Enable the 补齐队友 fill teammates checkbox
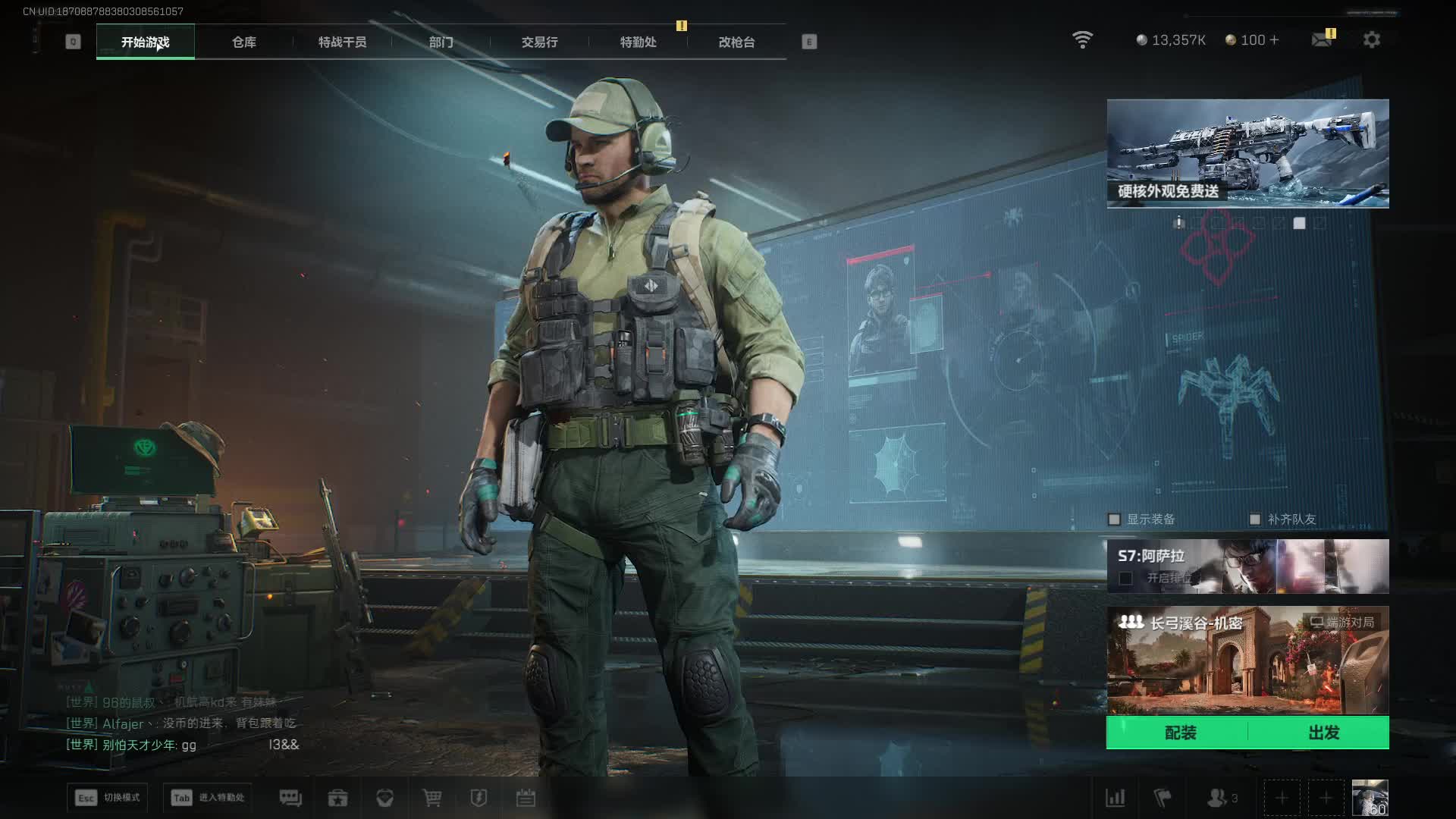Viewport: 1456px width, 819px height. [1255, 519]
